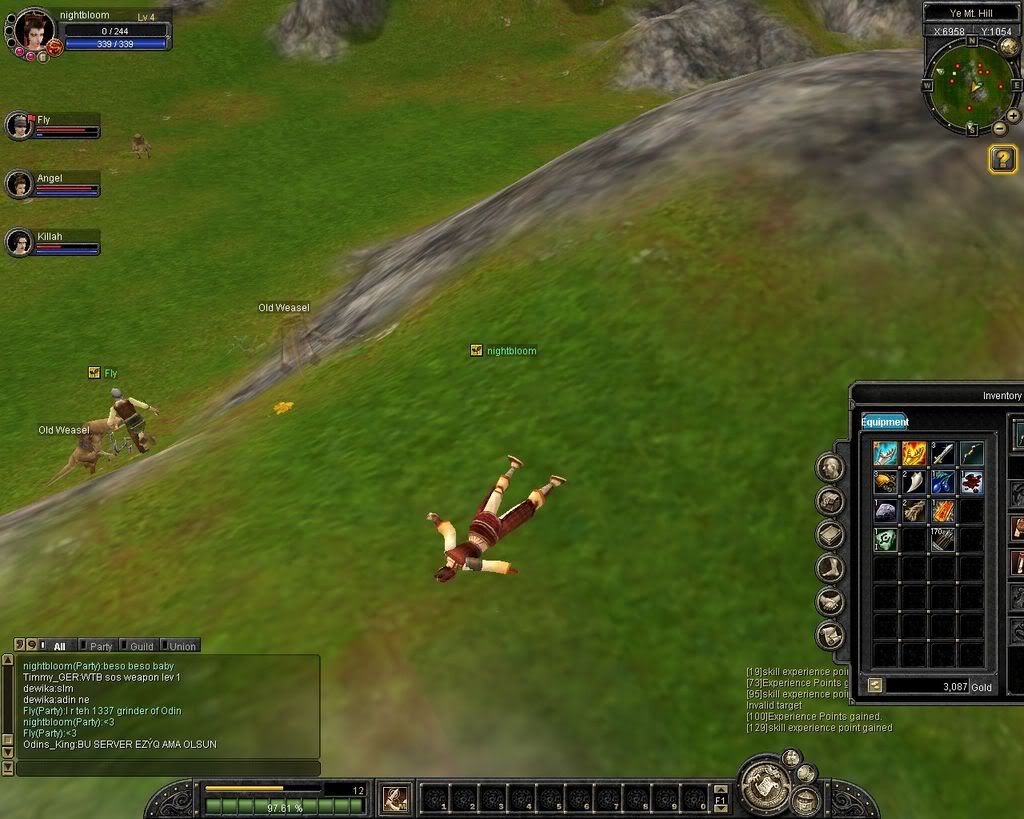The image size is (1024, 819).
Task: Choose the arrow stack of 170
Action: (943, 540)
